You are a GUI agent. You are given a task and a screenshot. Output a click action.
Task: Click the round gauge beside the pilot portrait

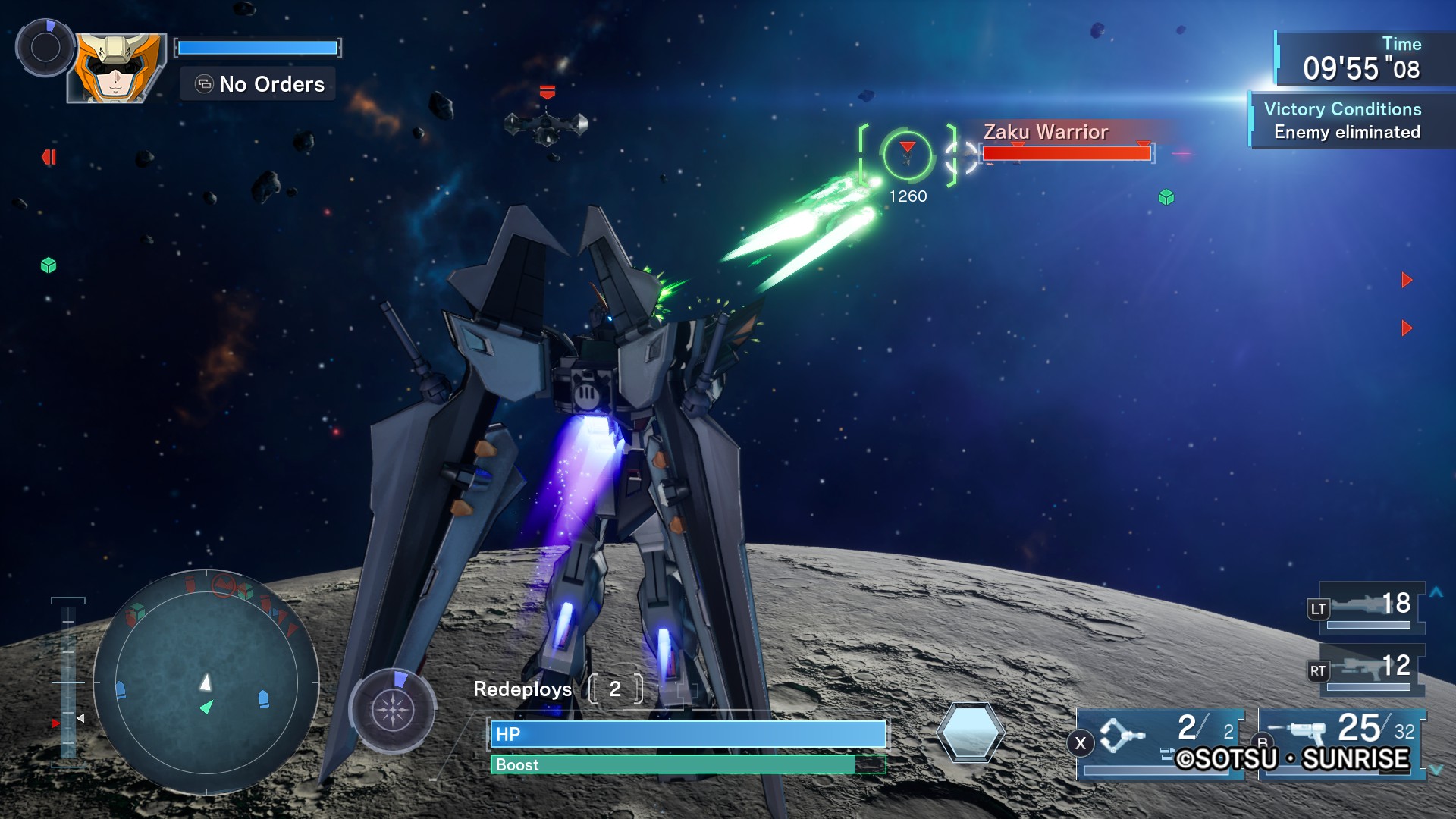point(45,49)
